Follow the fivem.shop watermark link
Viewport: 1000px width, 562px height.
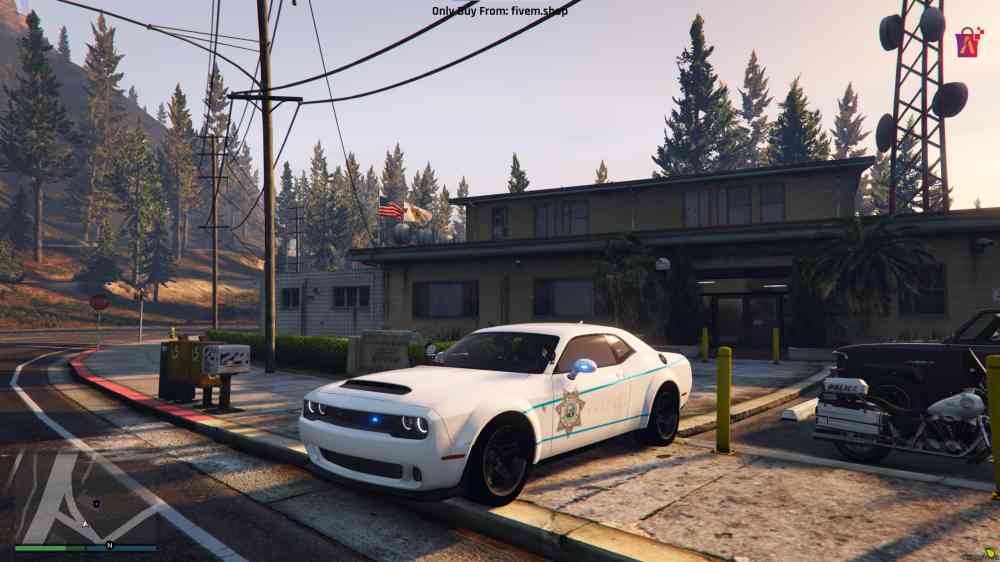pyautogui.click(x=507, y=11)
